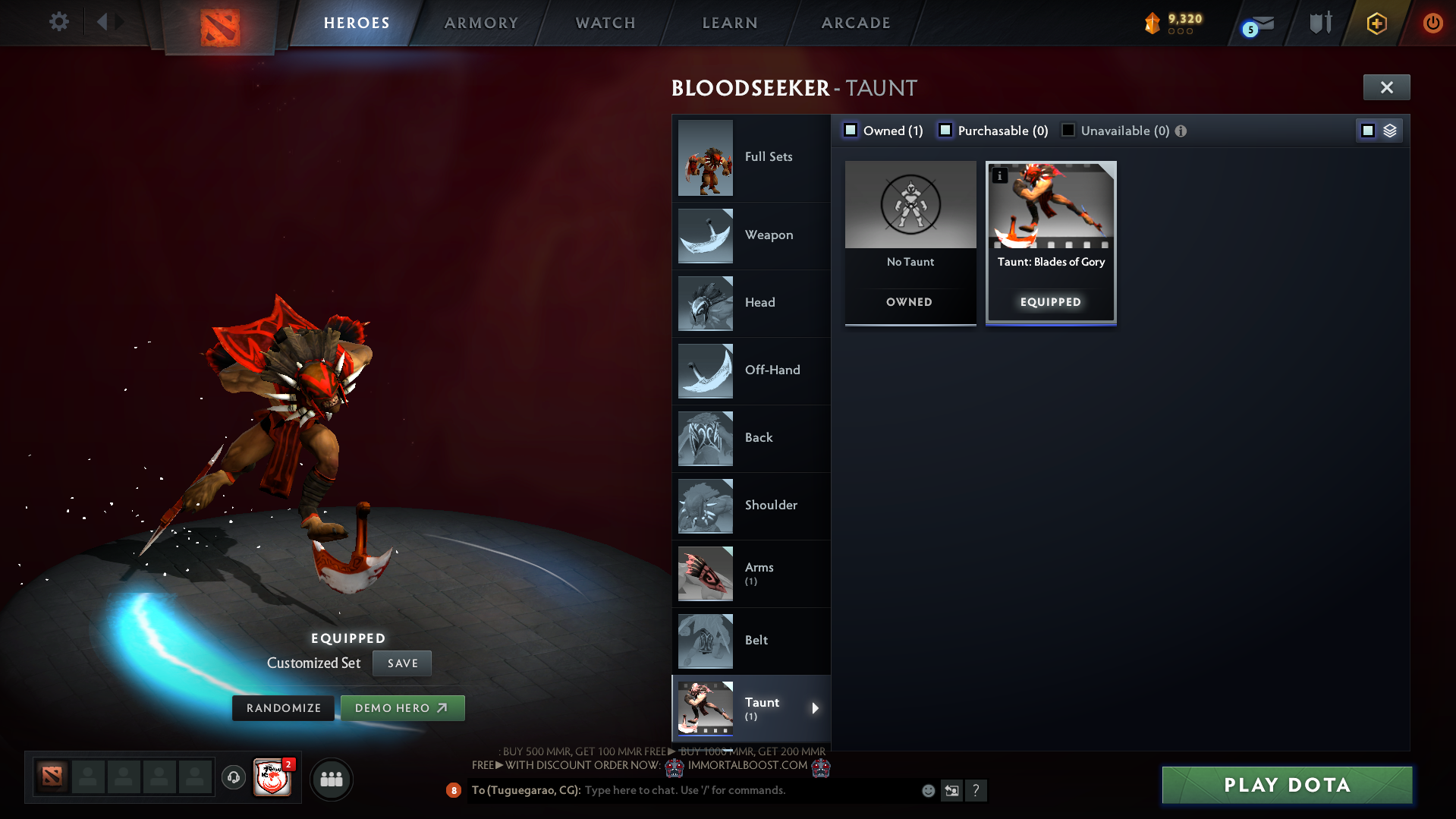Enable the Purchasable items filter

pos(945,130)
